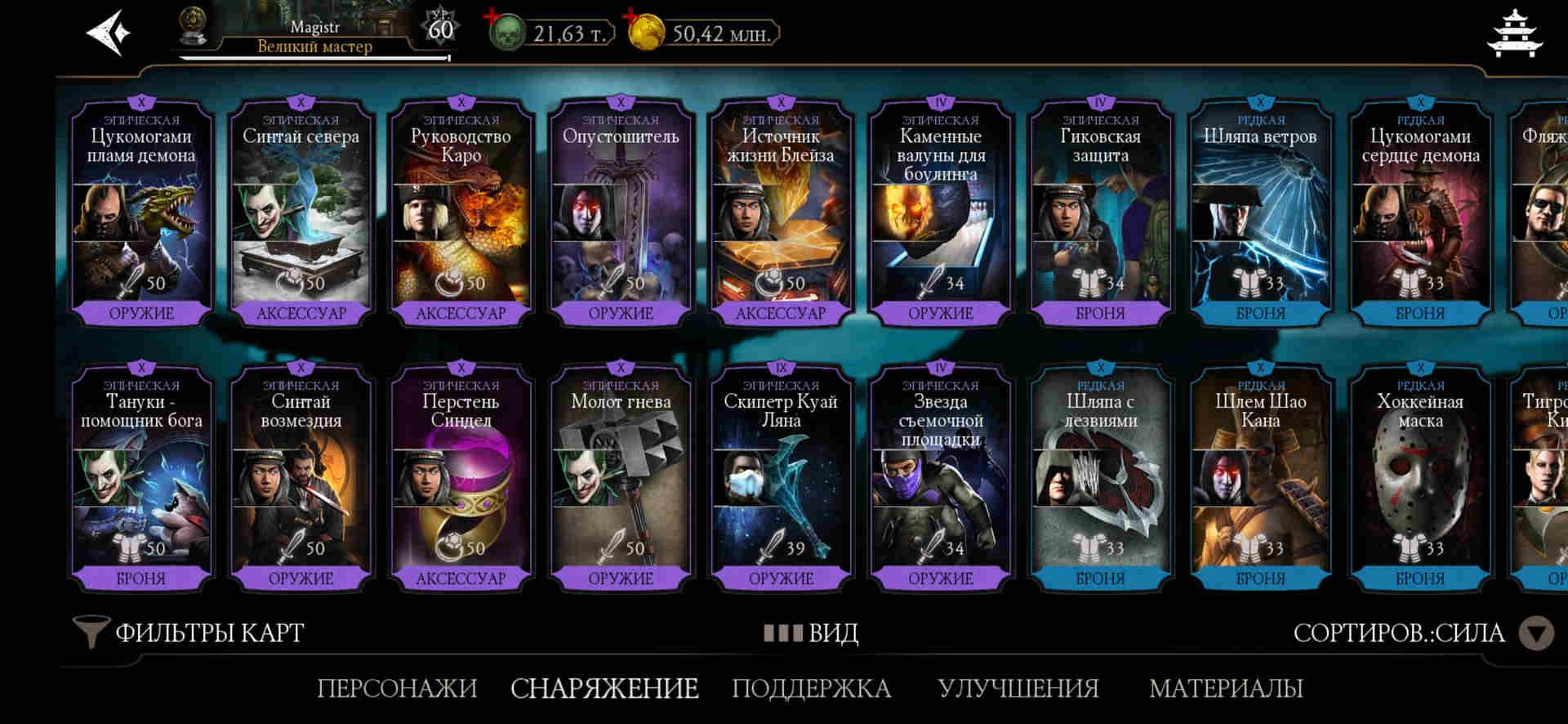
Task: Switch to the ПЕРСОНАЖИ tab
Action: 397,688
